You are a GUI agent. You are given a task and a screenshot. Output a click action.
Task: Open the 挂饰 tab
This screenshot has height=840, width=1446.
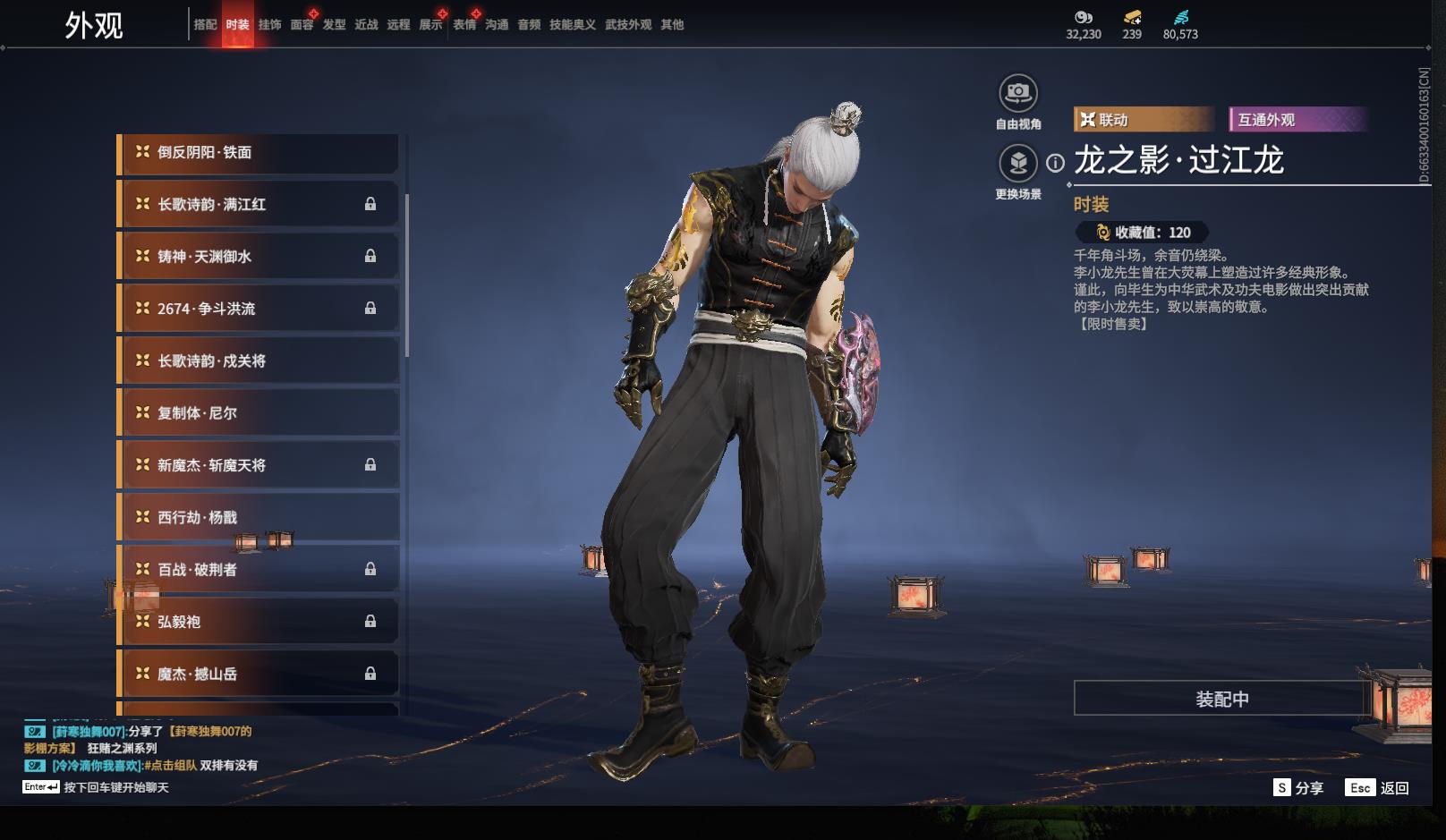point(269,25)
